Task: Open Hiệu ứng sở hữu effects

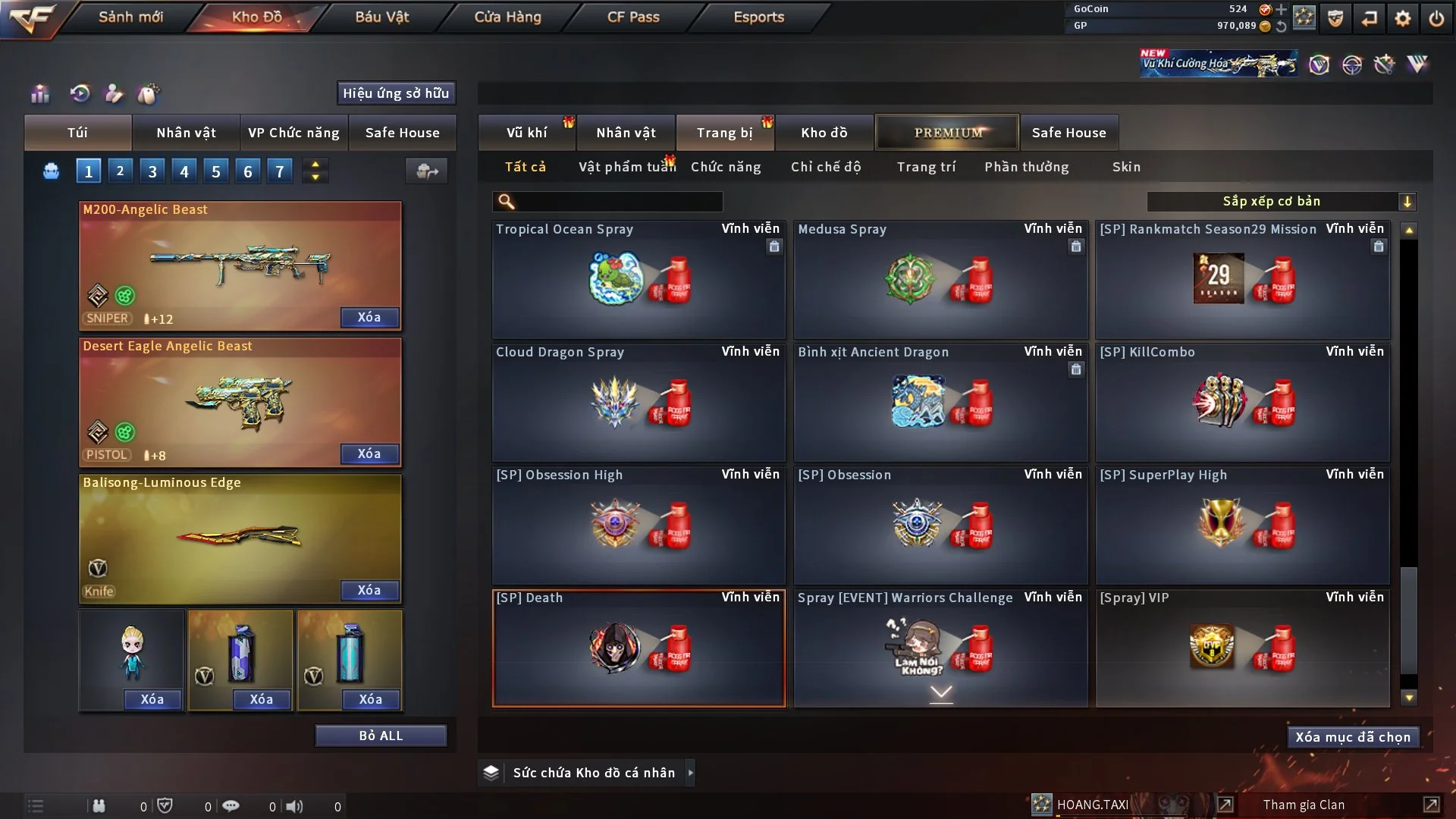Action: (396, 93)
